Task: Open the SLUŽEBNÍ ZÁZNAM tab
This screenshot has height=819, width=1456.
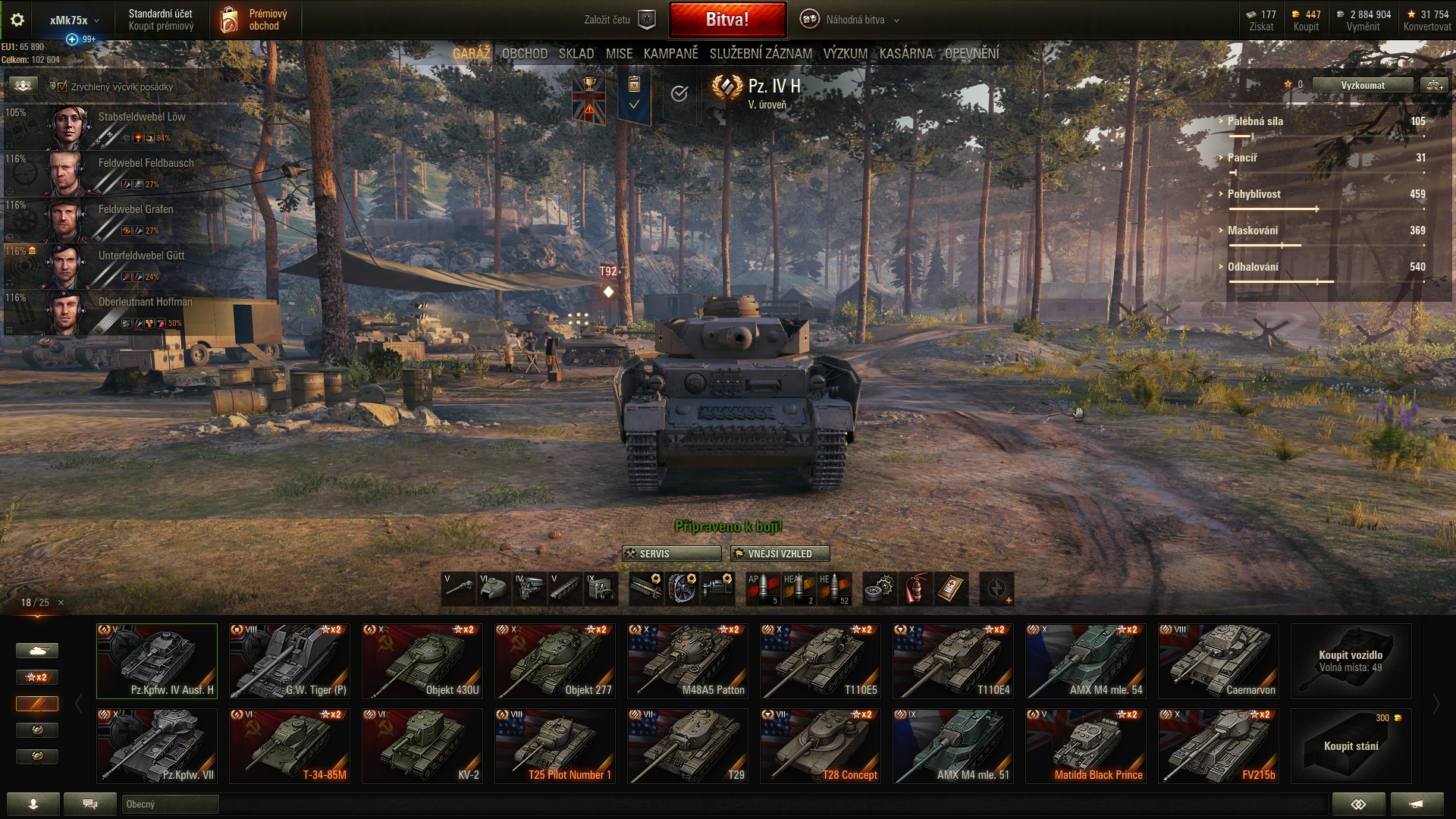Action: [x=761, y=54]
